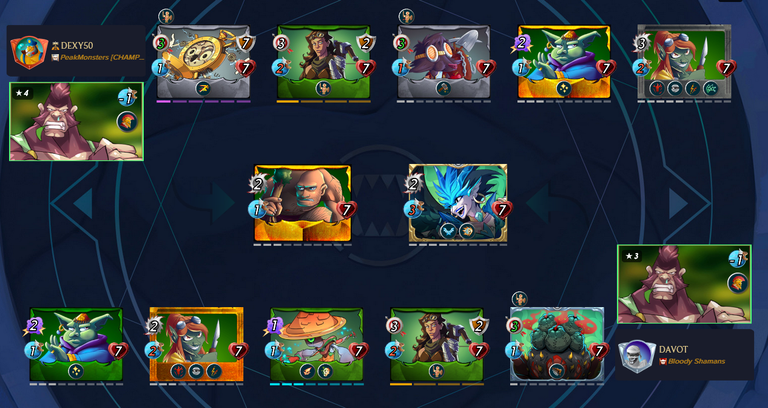Select the goggled creature card with gray background
This screenshot has height=408, width=768.
pyautogui.click(x=444, y=63)
